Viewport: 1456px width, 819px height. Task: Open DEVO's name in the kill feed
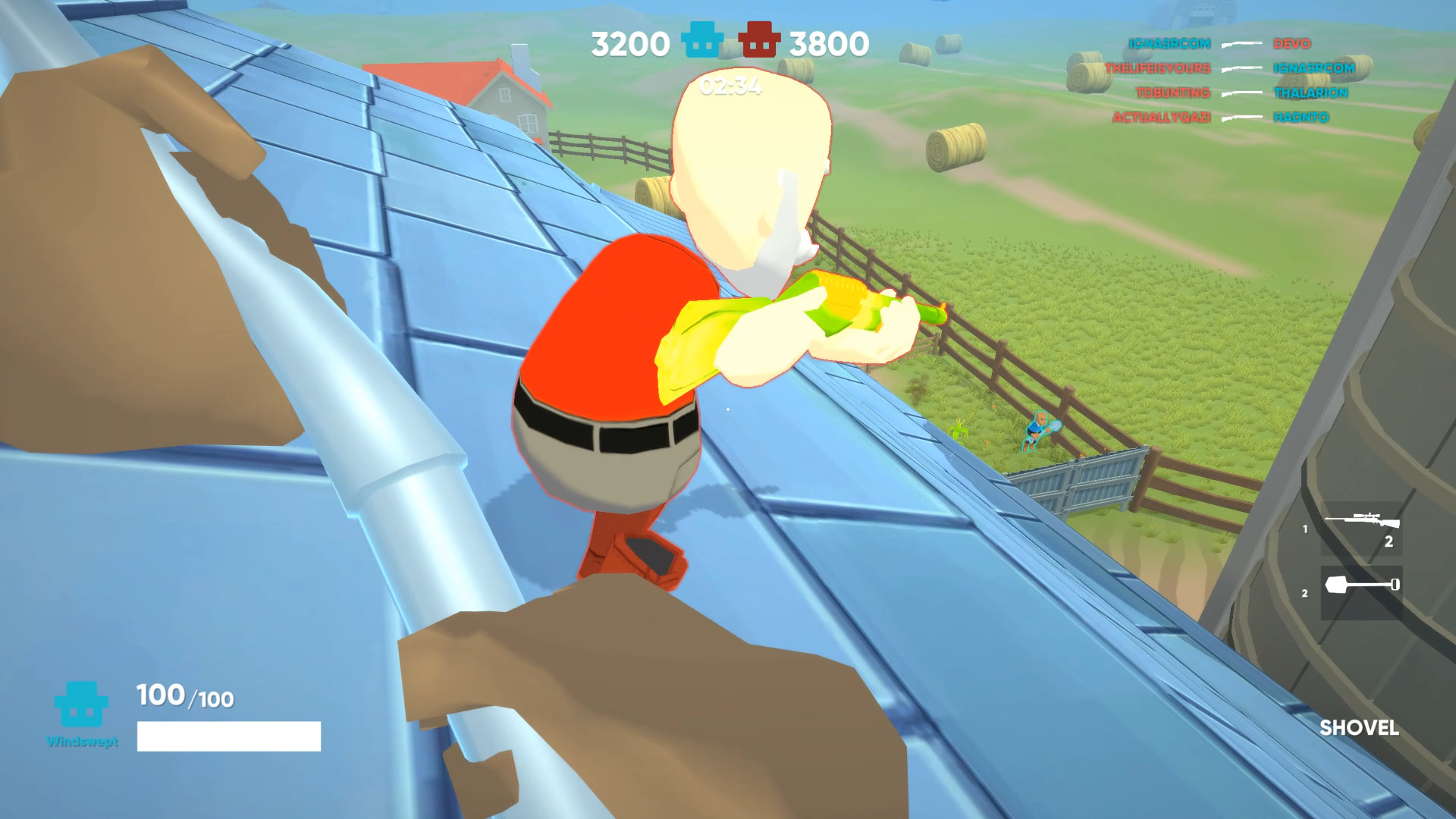click(1292, 44)
